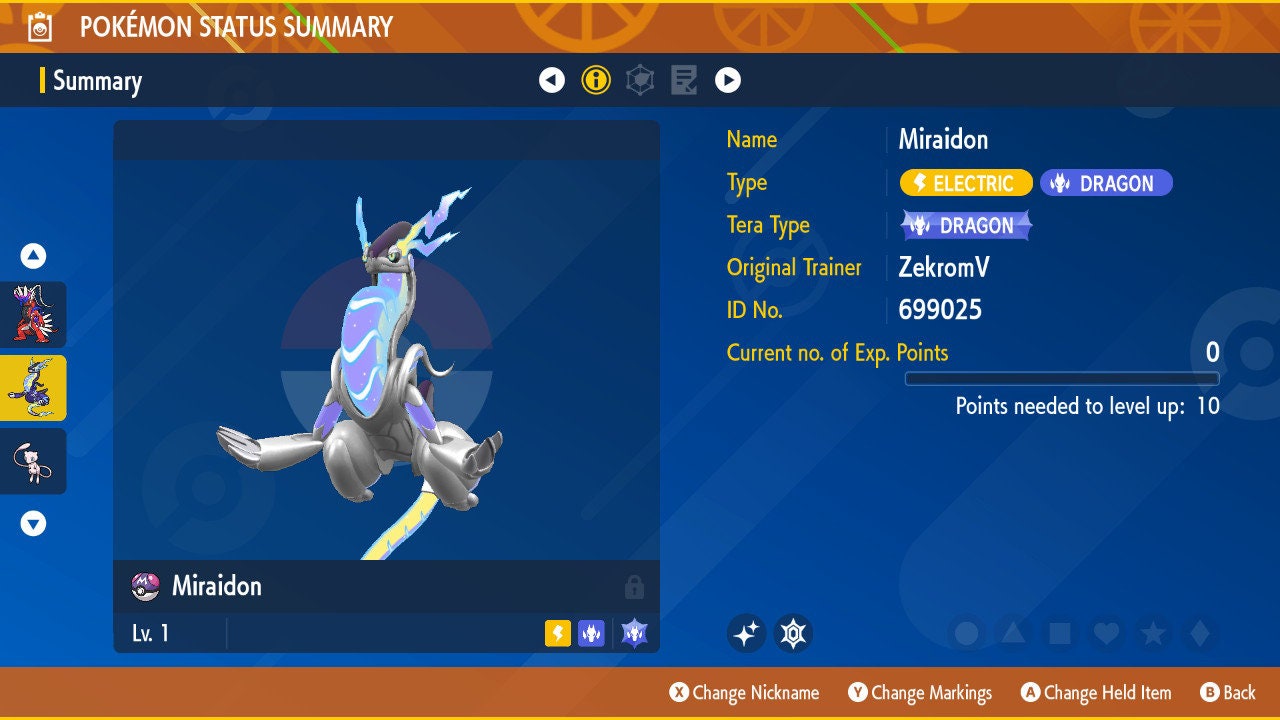Click the Dragon Tera Type badge
Viewport: 1280px width, 720px height.
coord(964,225)
